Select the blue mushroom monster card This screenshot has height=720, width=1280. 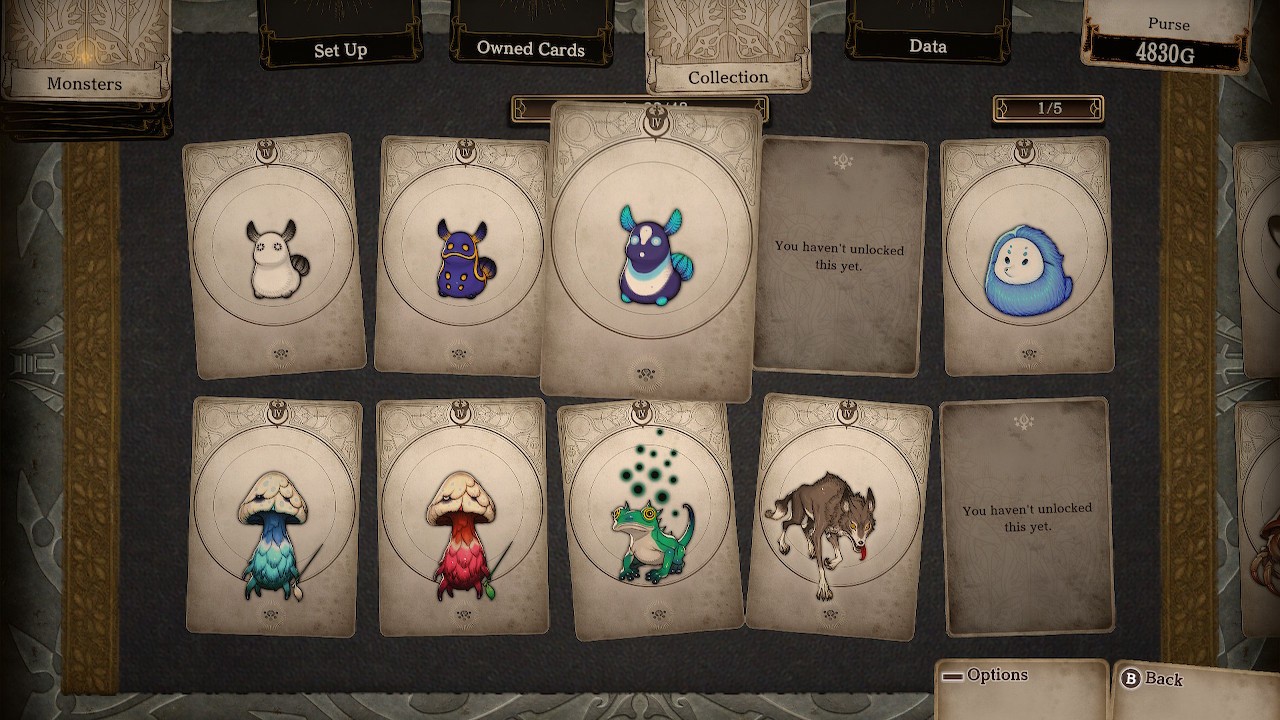pyautogui.click(x=273, y=516)
